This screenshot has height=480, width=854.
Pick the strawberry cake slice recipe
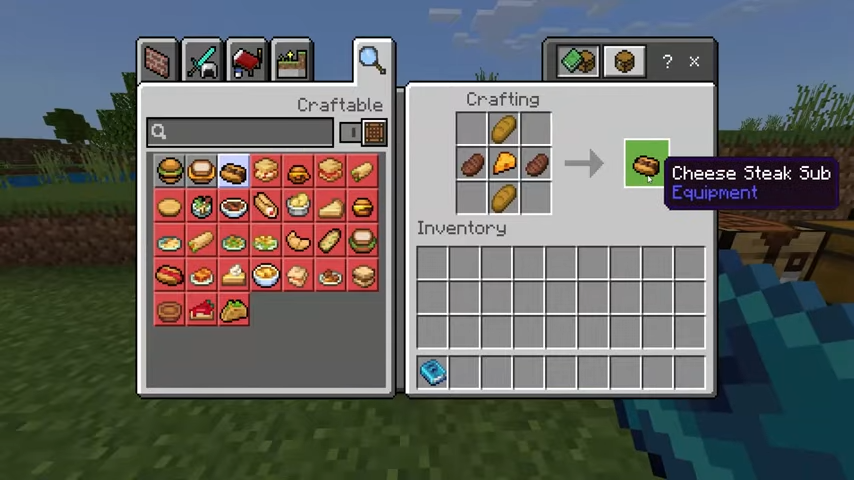[201, 311]
